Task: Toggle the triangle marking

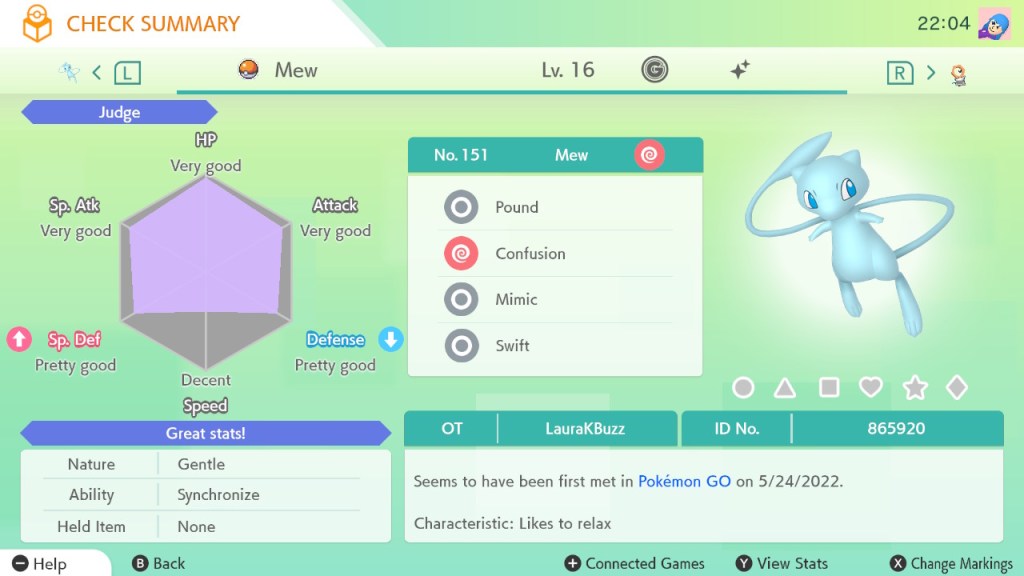Action: pos(785,387)
